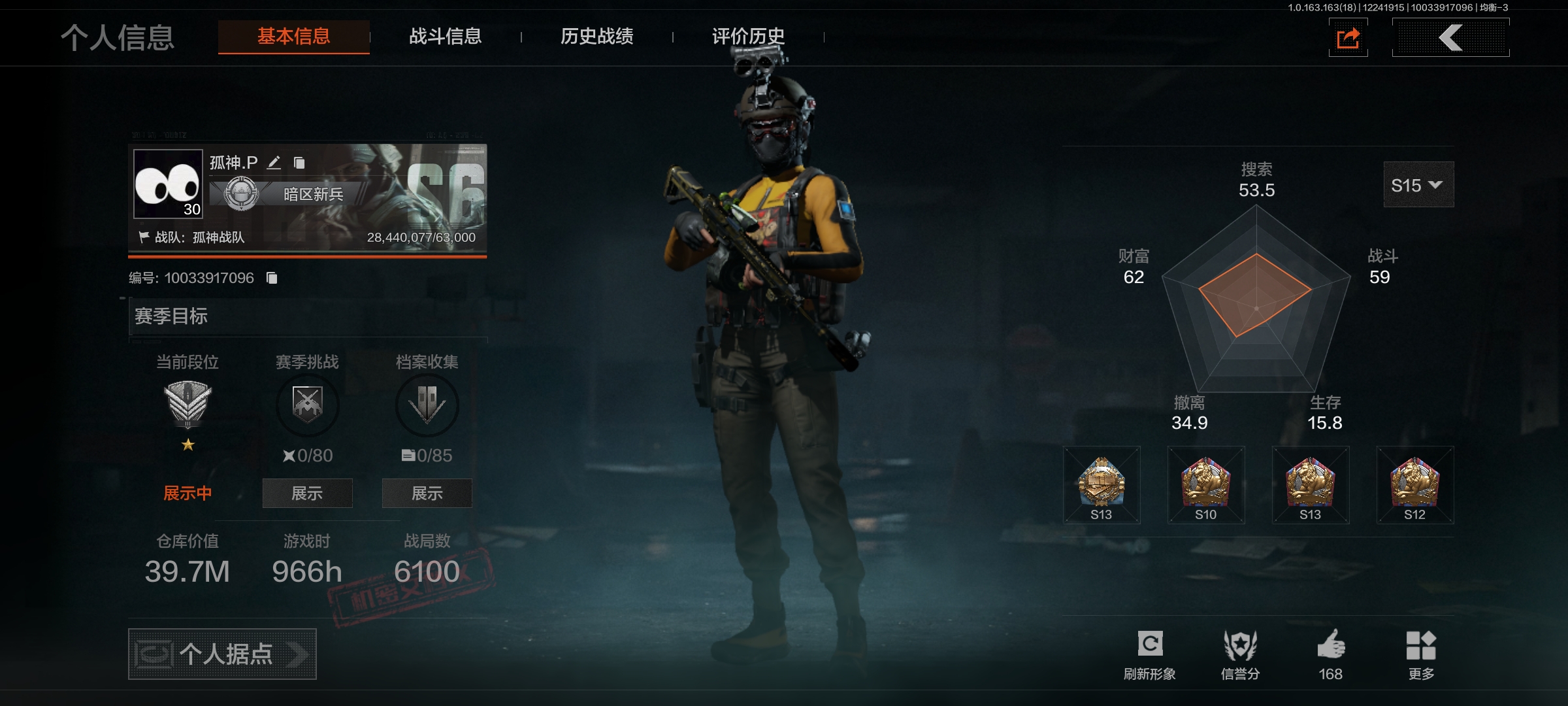This screenshot has height=706, width=1568.
Task: Switch to the 战斗信息 tab
Action: click(445, 37)
